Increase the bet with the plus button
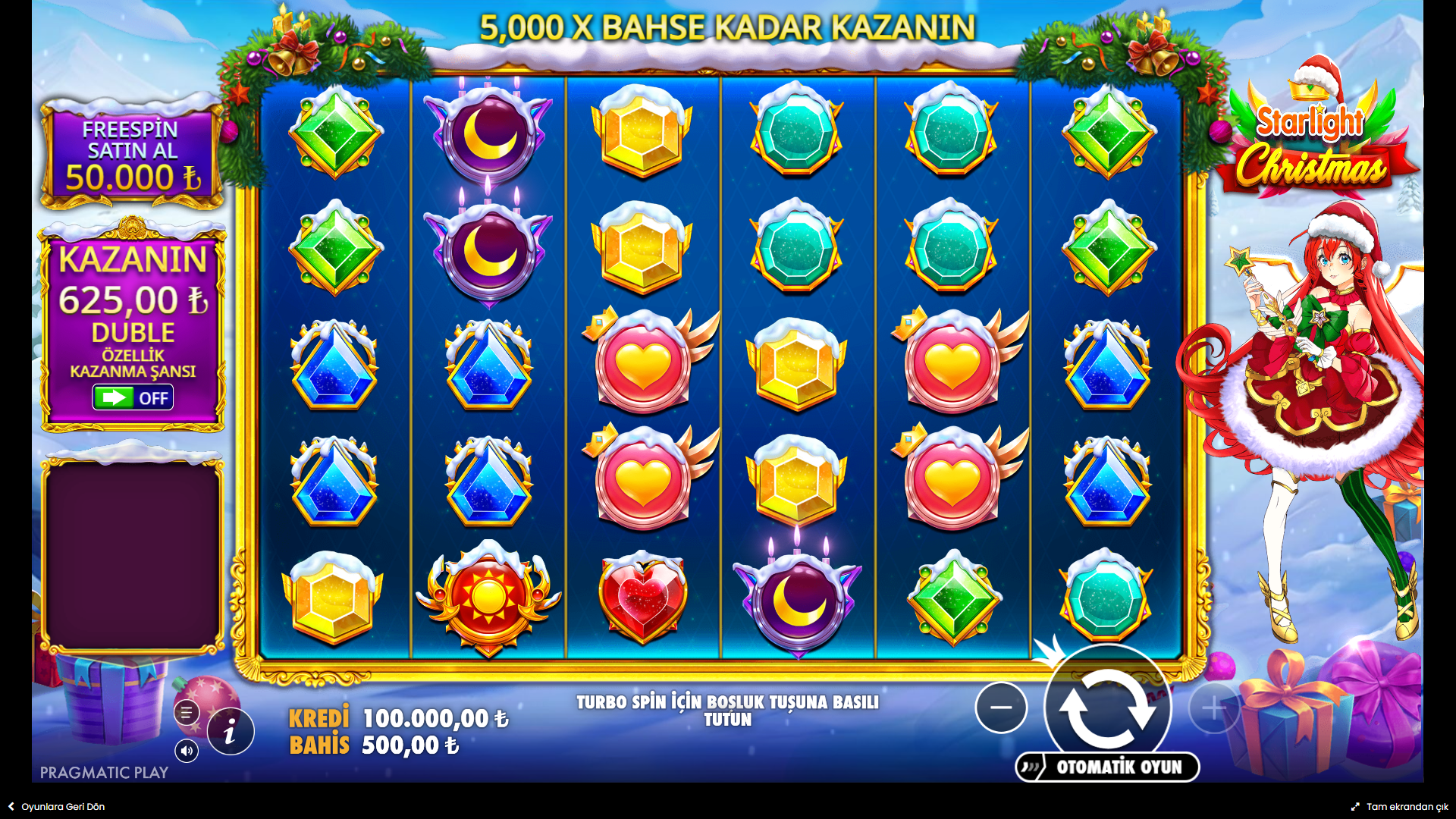This screenshot has height=819, width=1456. (1213, 708)
